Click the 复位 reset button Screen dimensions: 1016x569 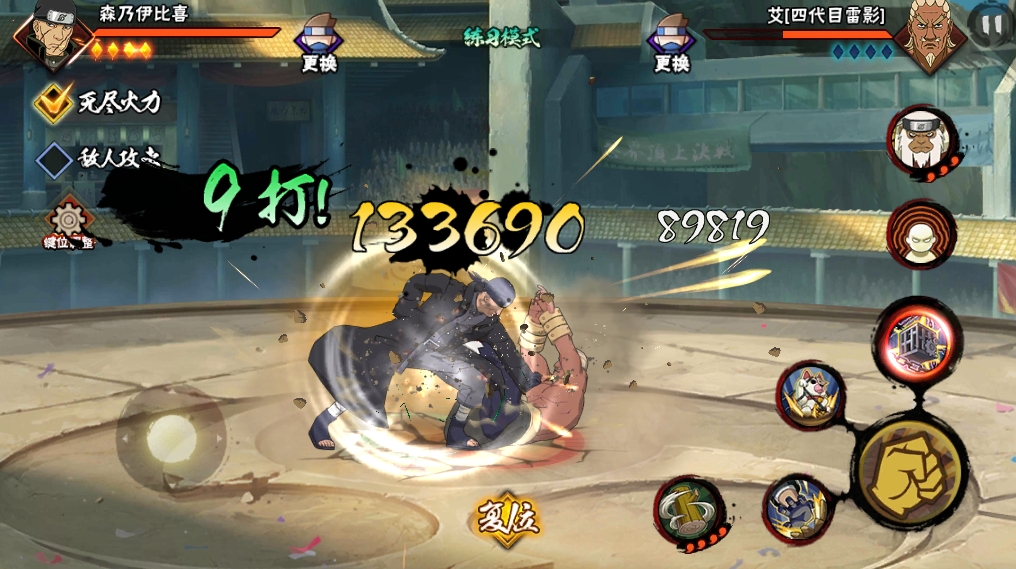click(x=507, y=518)
